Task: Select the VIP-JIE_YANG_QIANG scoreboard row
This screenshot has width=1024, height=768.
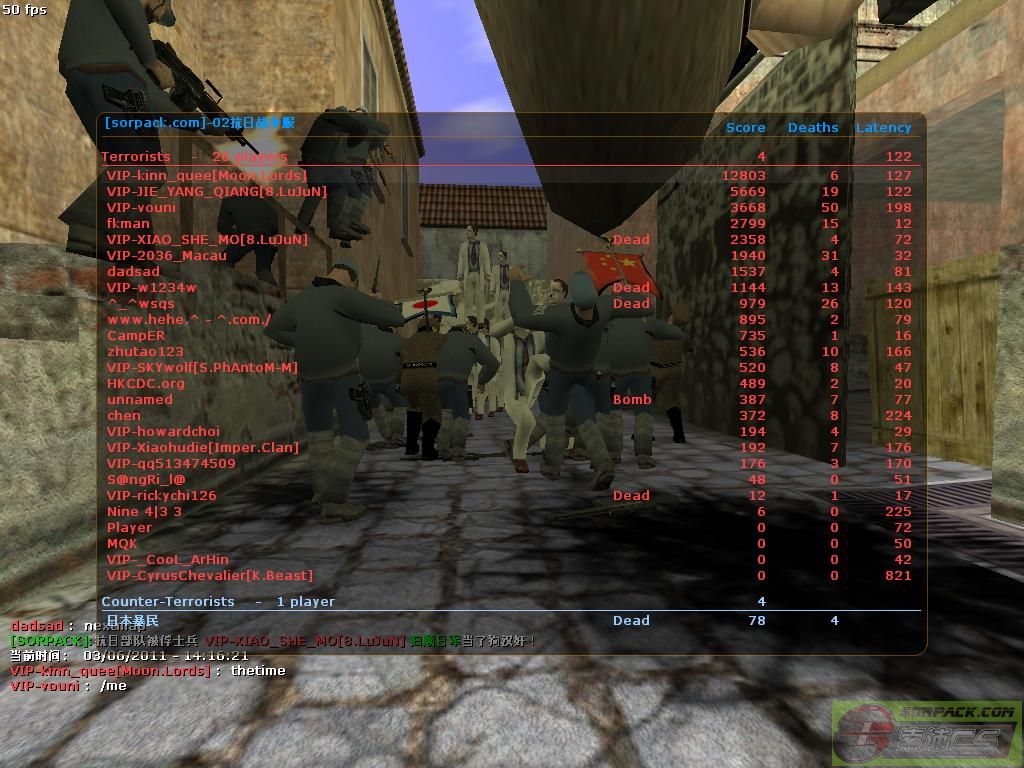Action: click(217, 192)
